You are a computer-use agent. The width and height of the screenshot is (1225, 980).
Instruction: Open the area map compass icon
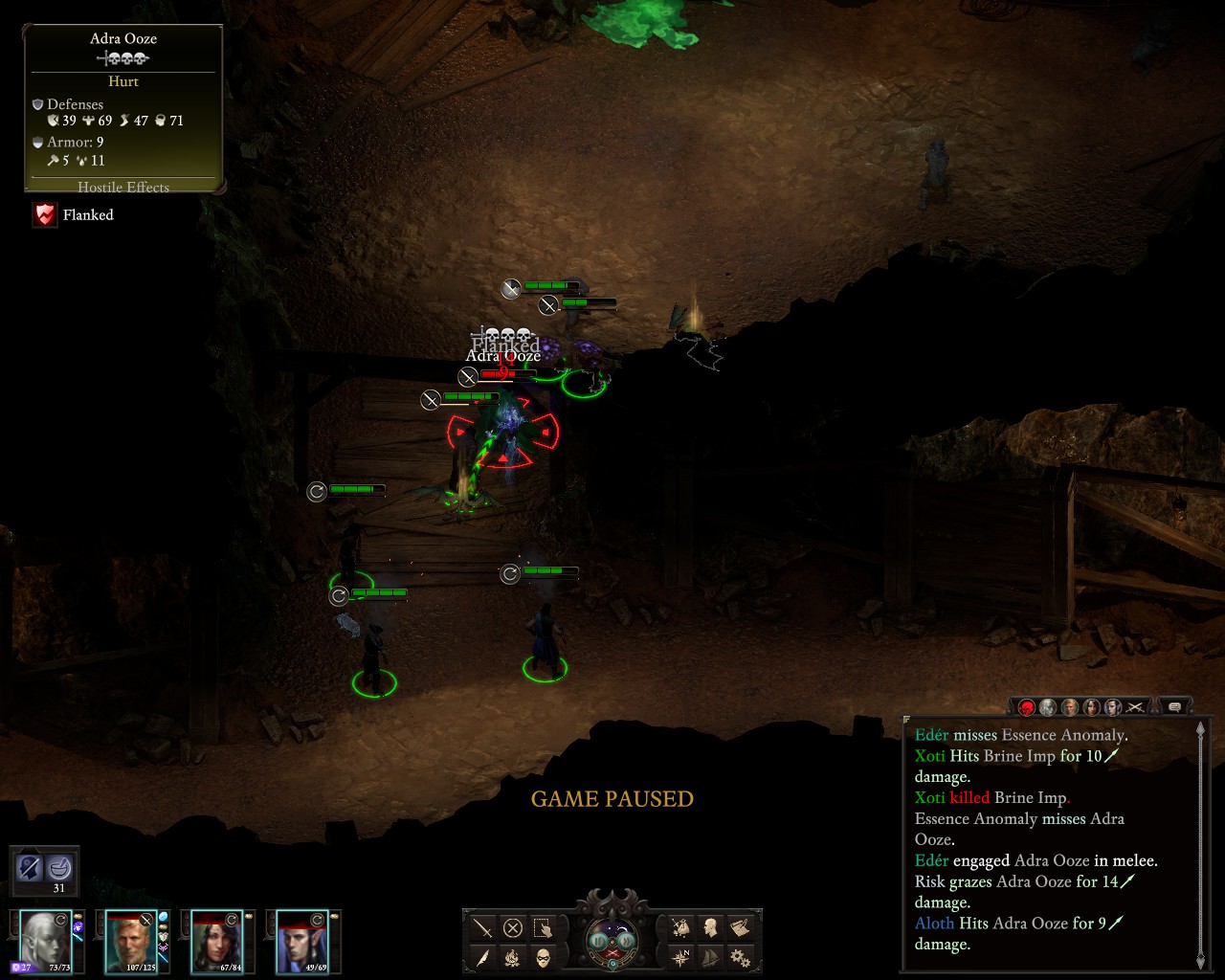coord(680,956)
